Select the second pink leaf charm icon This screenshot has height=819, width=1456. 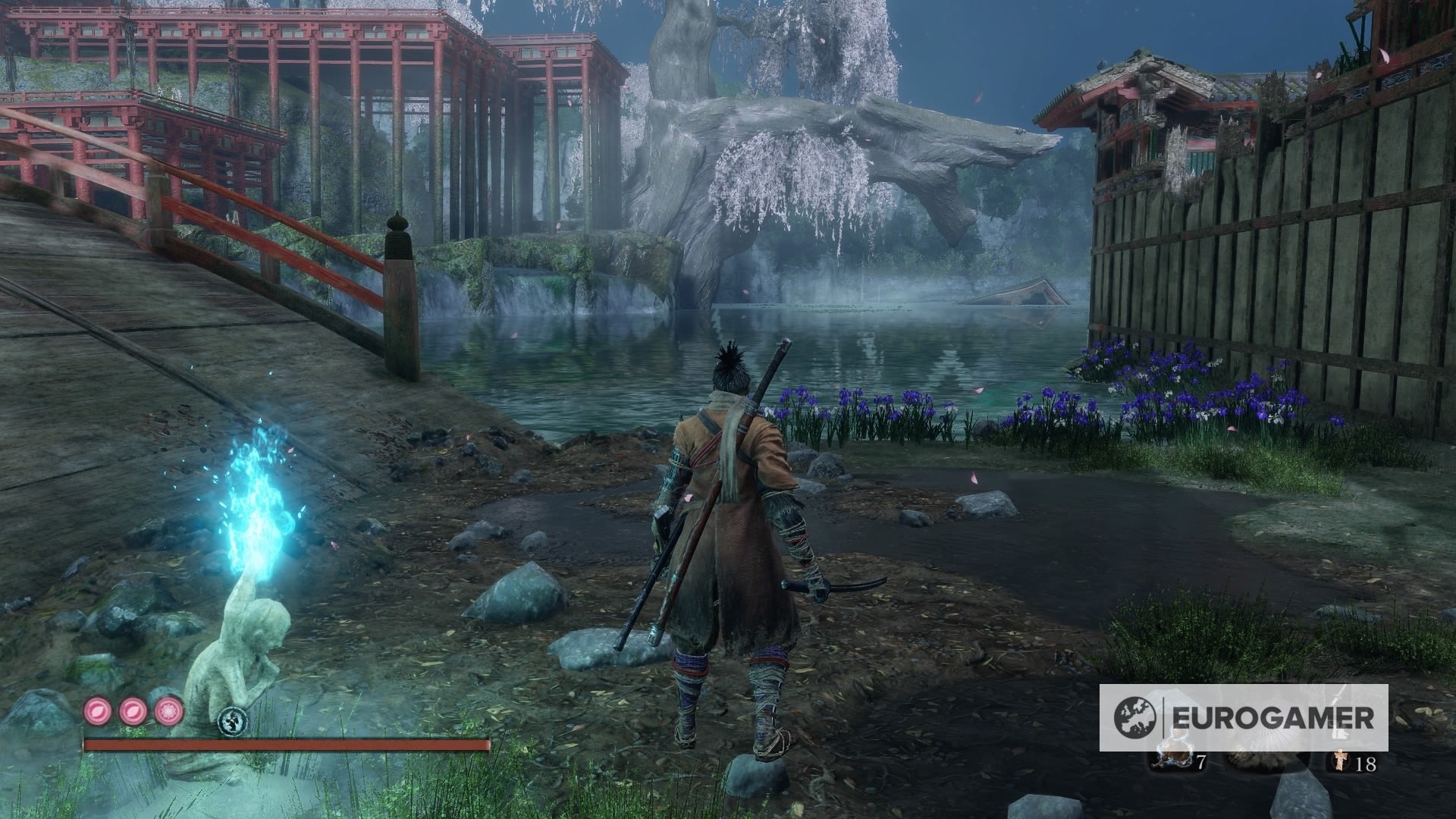point(133,711)
